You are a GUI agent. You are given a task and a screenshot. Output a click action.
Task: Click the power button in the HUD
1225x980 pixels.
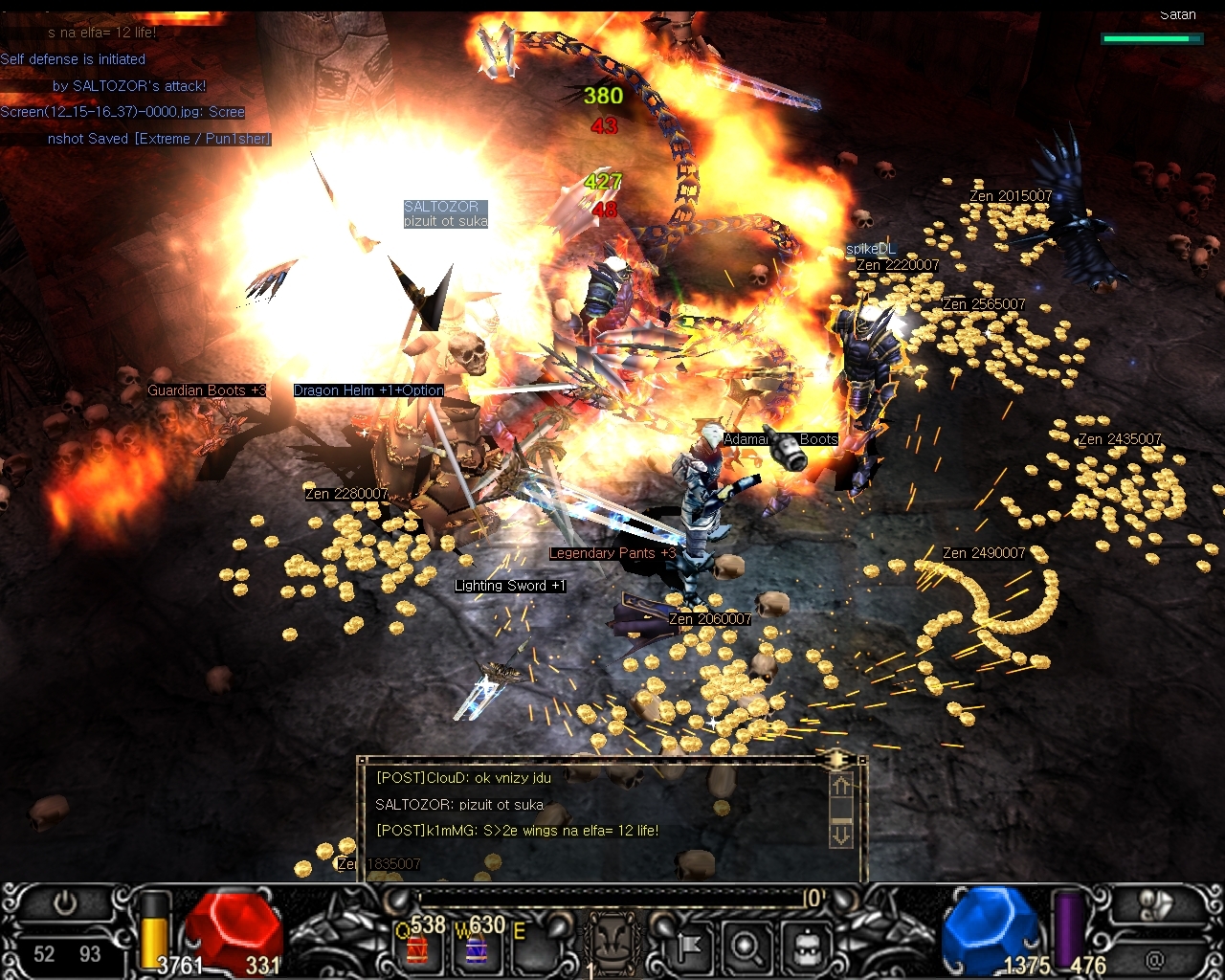(65, 903)
